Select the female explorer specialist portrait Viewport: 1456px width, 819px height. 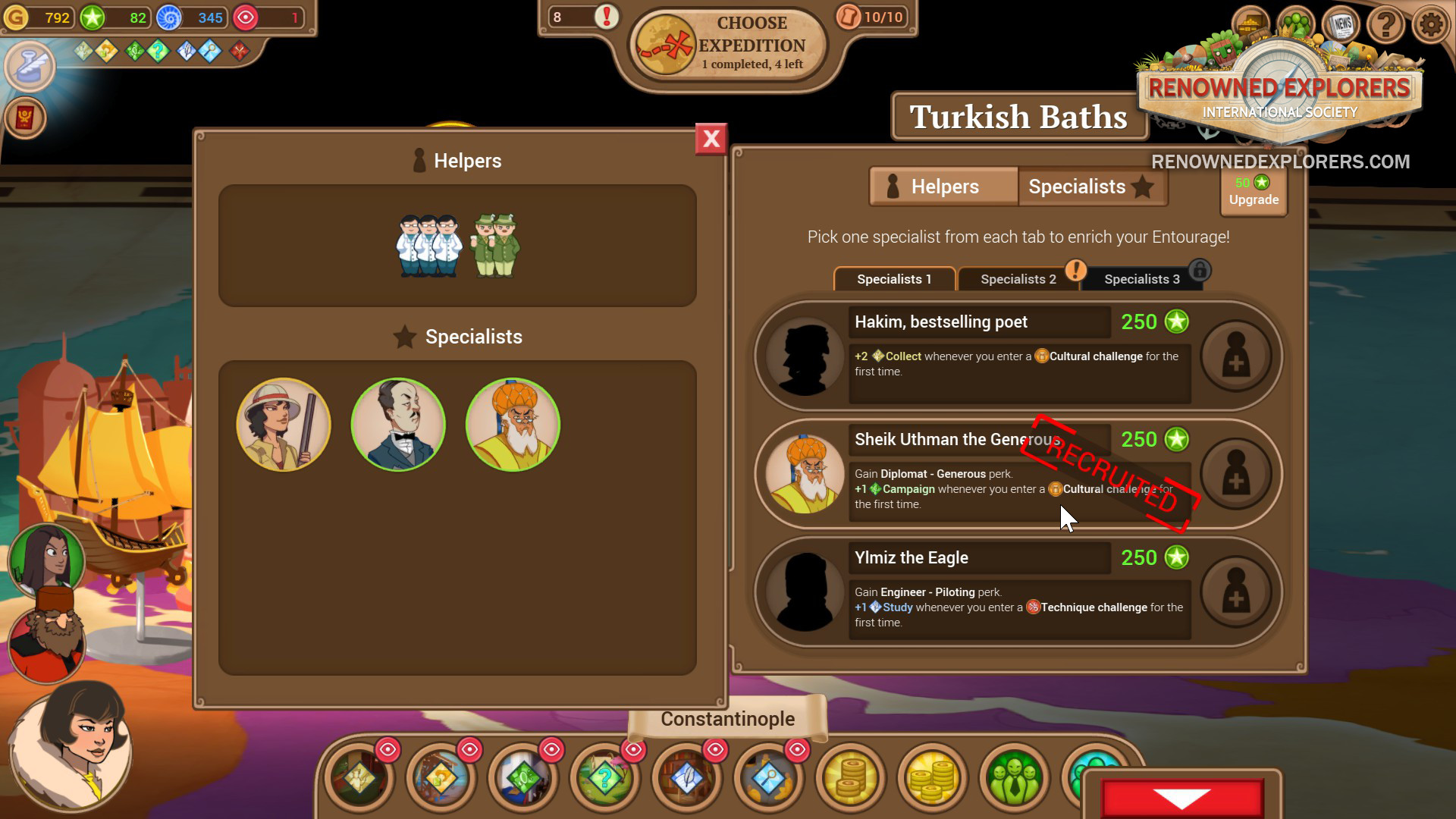(283, 425)
